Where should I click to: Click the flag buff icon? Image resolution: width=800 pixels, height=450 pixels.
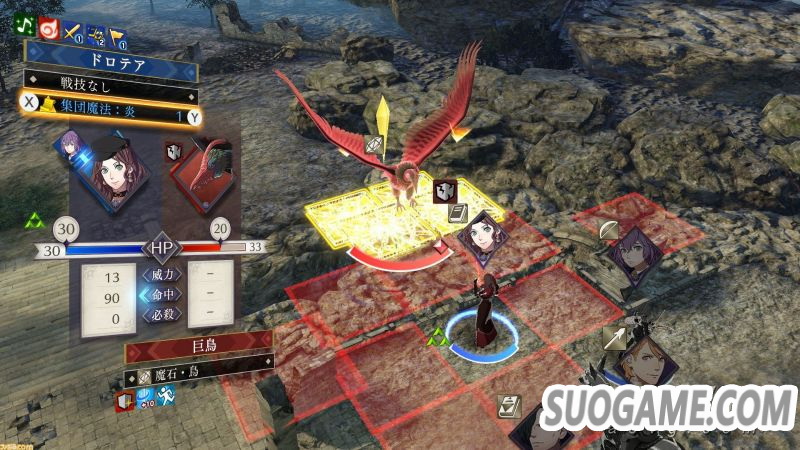click(x=115, y=34)
